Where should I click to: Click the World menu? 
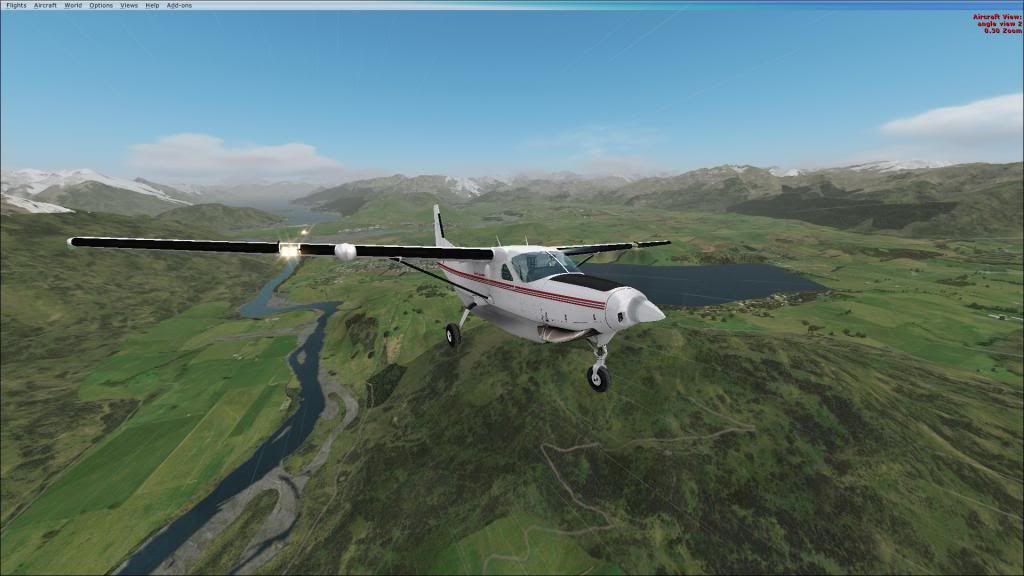click(x=73, y=5)
